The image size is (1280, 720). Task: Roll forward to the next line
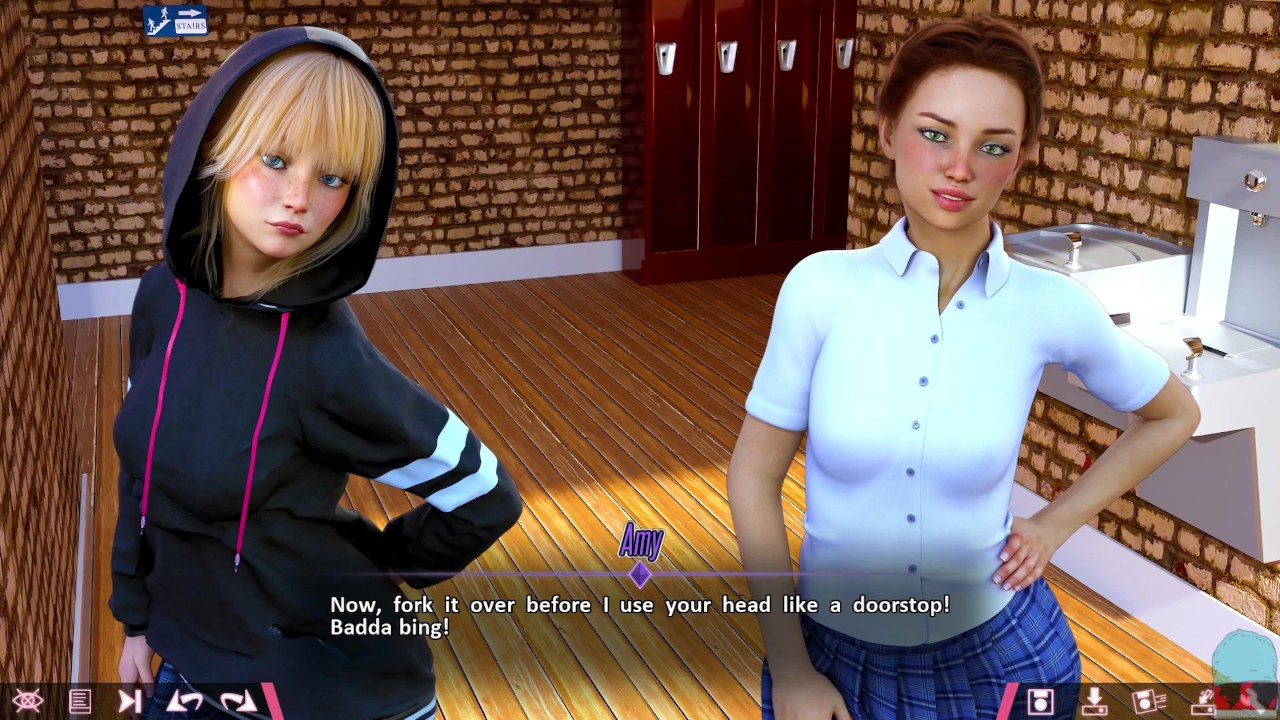click(238, 701)
